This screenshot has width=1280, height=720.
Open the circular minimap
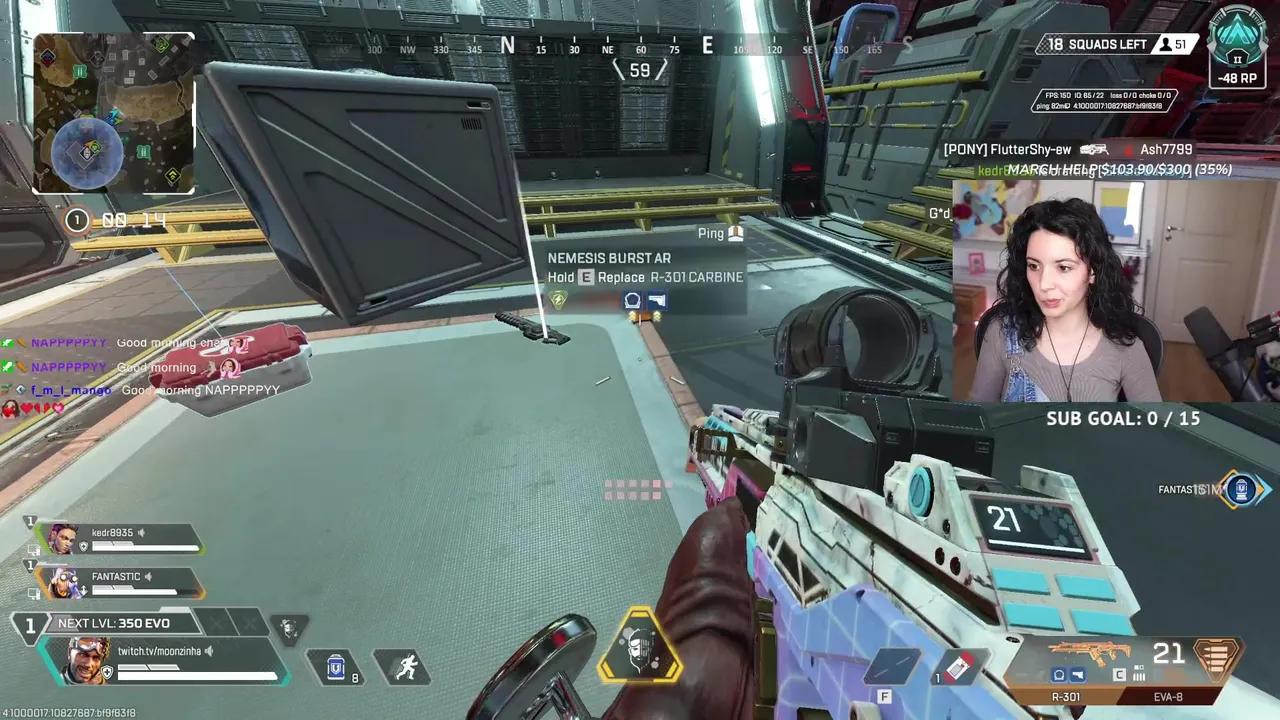pos(113,112)
